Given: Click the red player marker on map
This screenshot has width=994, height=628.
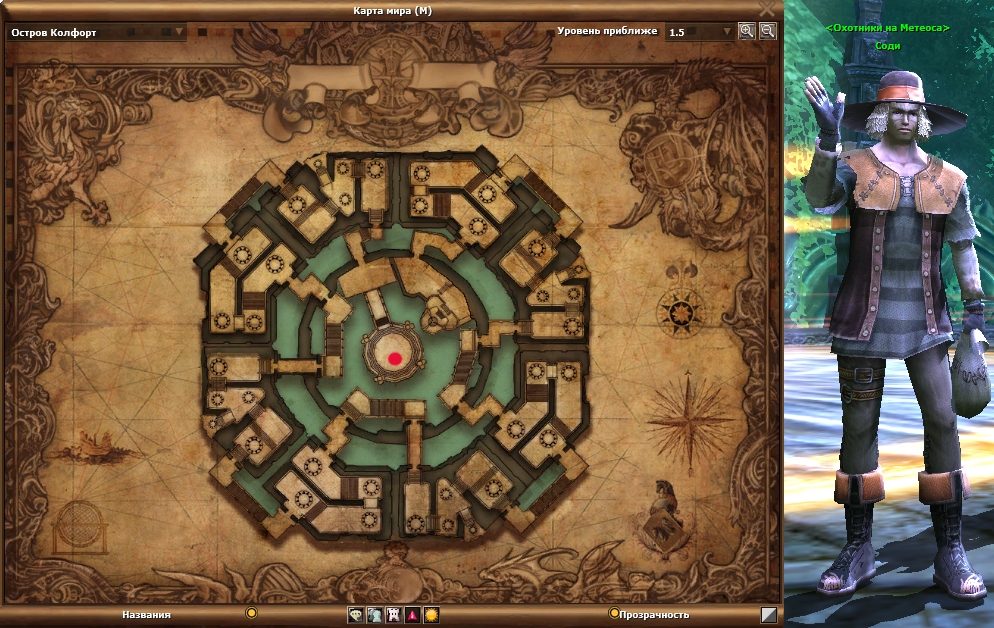Looking at the screenshot, I should (x=395, y=358).
